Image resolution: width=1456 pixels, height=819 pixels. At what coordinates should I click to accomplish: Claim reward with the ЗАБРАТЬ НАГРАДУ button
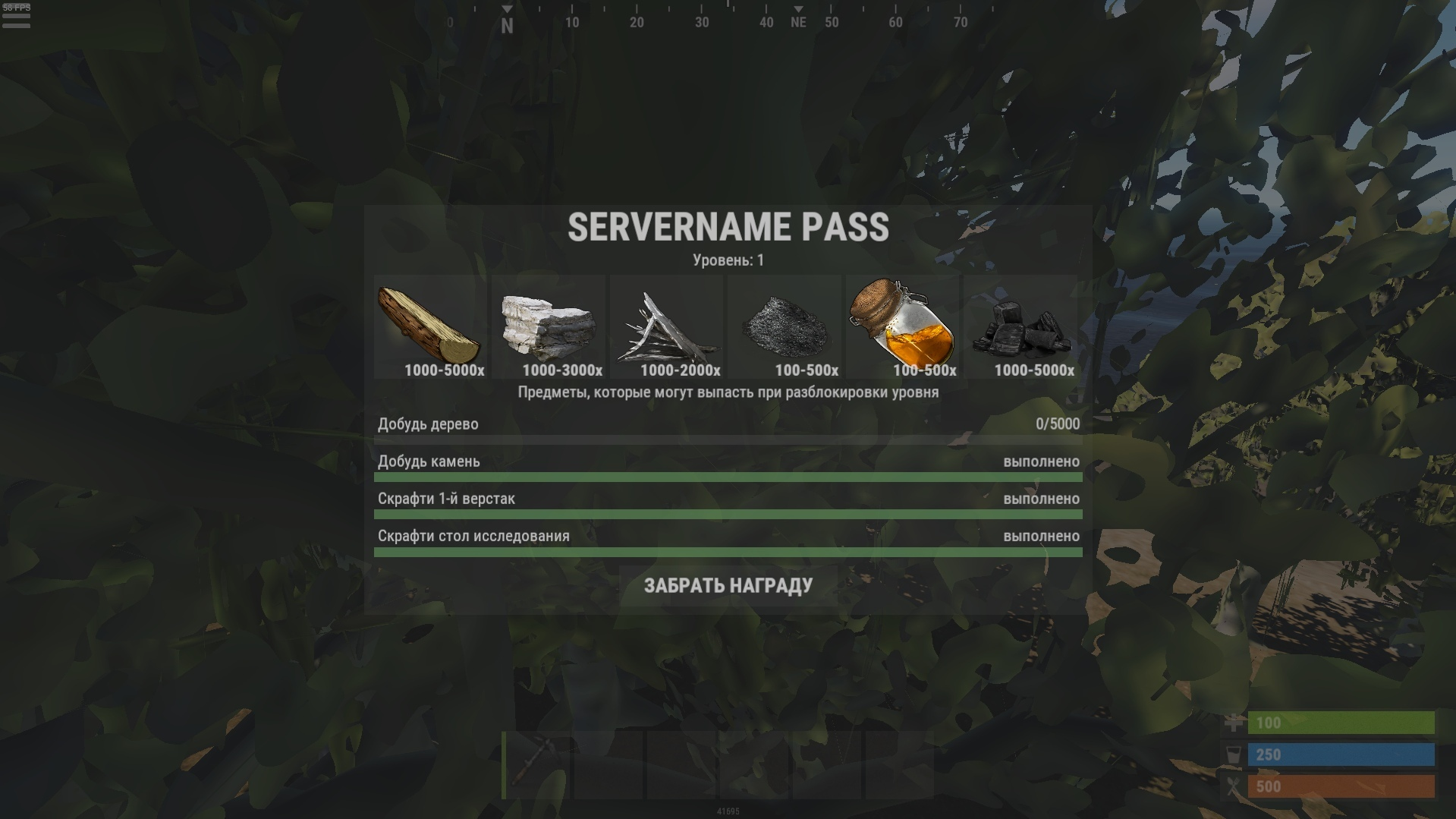(728, 585)
